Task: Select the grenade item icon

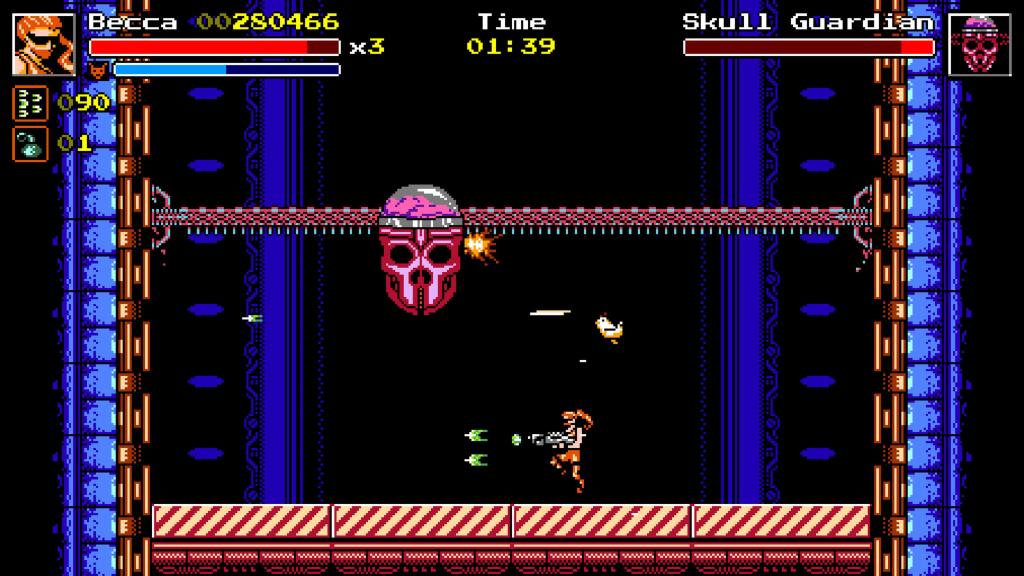Action: 29,143
